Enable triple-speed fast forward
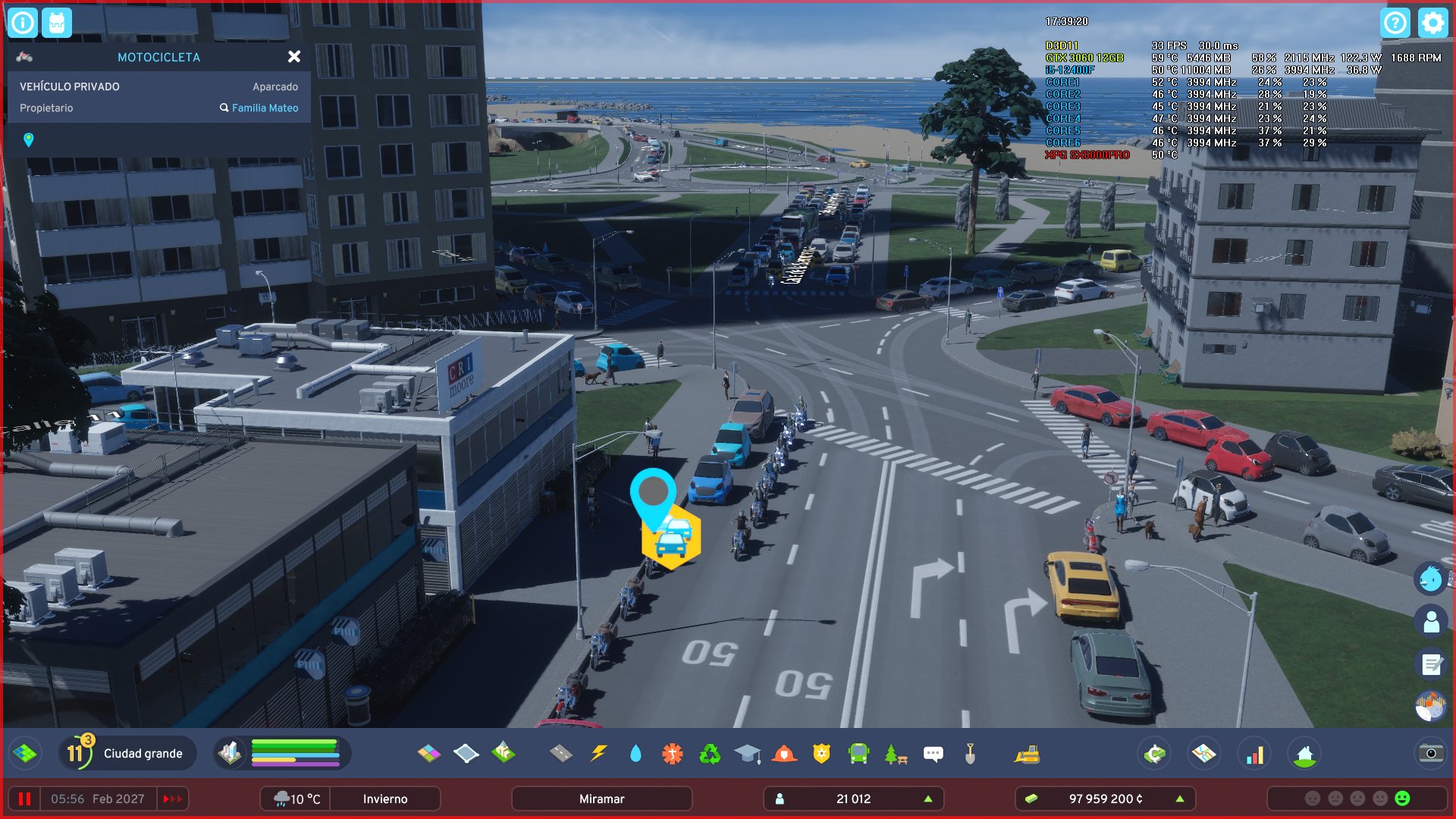The image size is (1456, 819). [173, 799]
